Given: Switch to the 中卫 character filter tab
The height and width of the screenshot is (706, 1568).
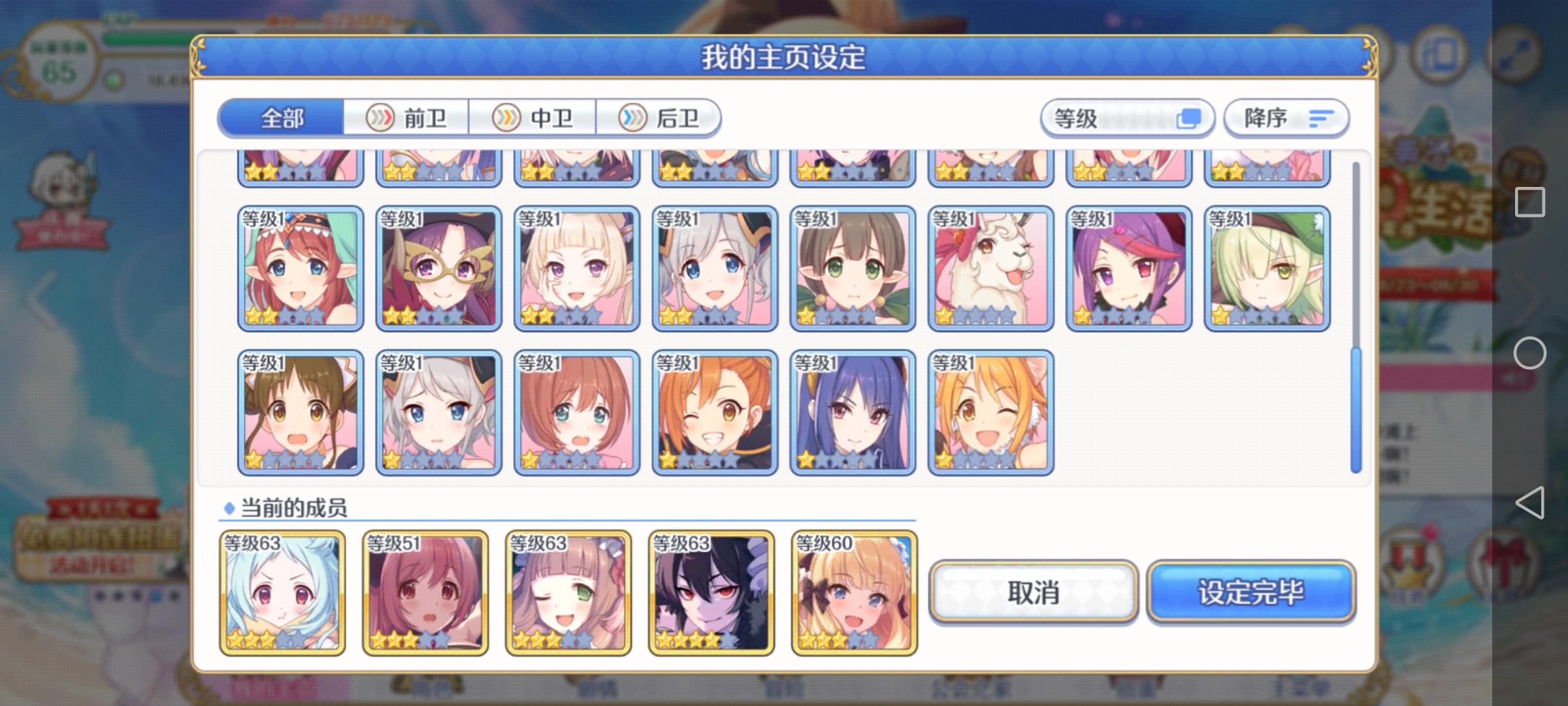Looking at the screenshot, I should coord(542,118).
